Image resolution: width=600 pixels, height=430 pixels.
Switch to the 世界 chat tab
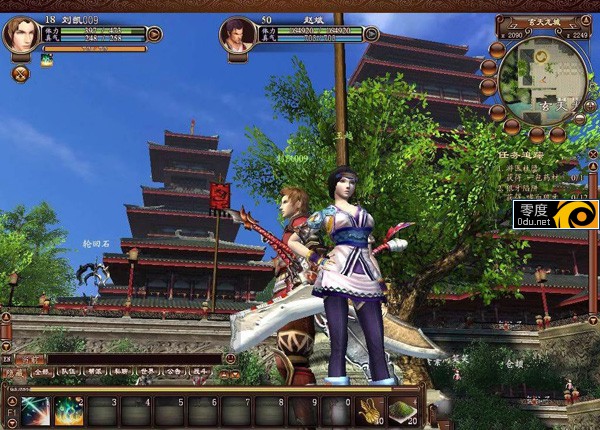148,371
